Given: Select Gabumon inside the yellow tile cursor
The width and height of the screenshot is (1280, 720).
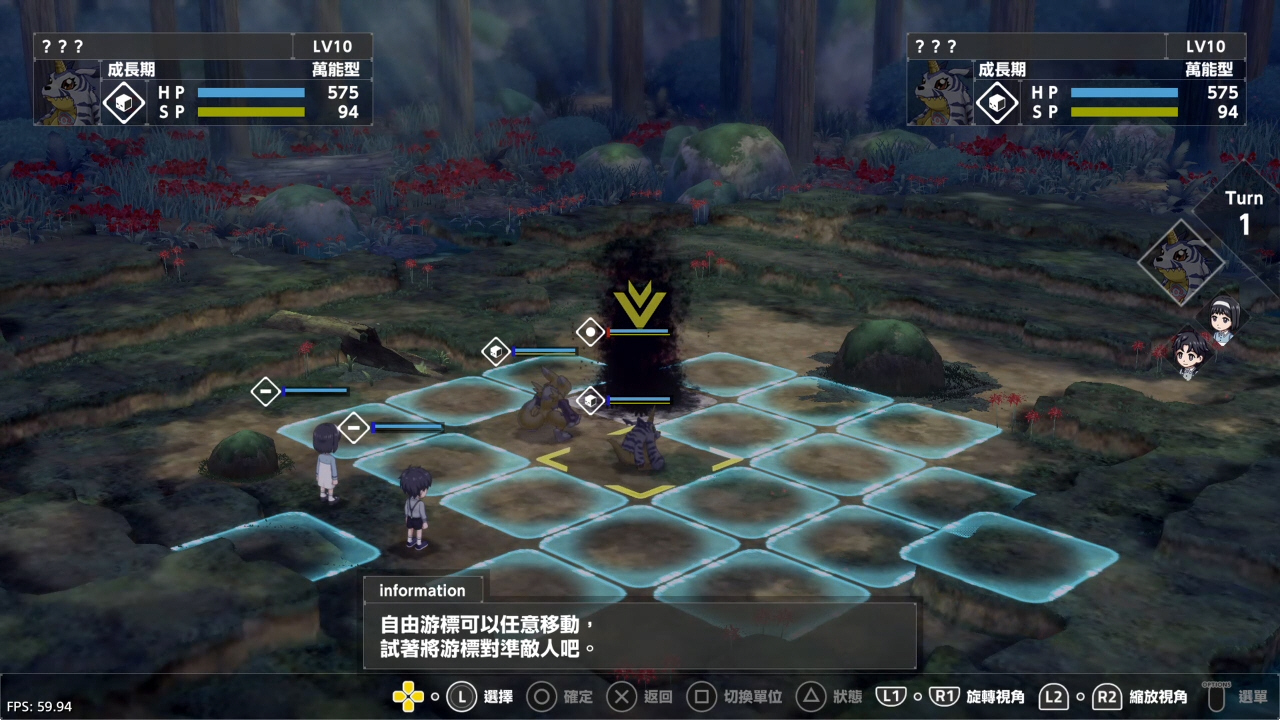Looking at the screenshot, I should (x=637, y=449).
